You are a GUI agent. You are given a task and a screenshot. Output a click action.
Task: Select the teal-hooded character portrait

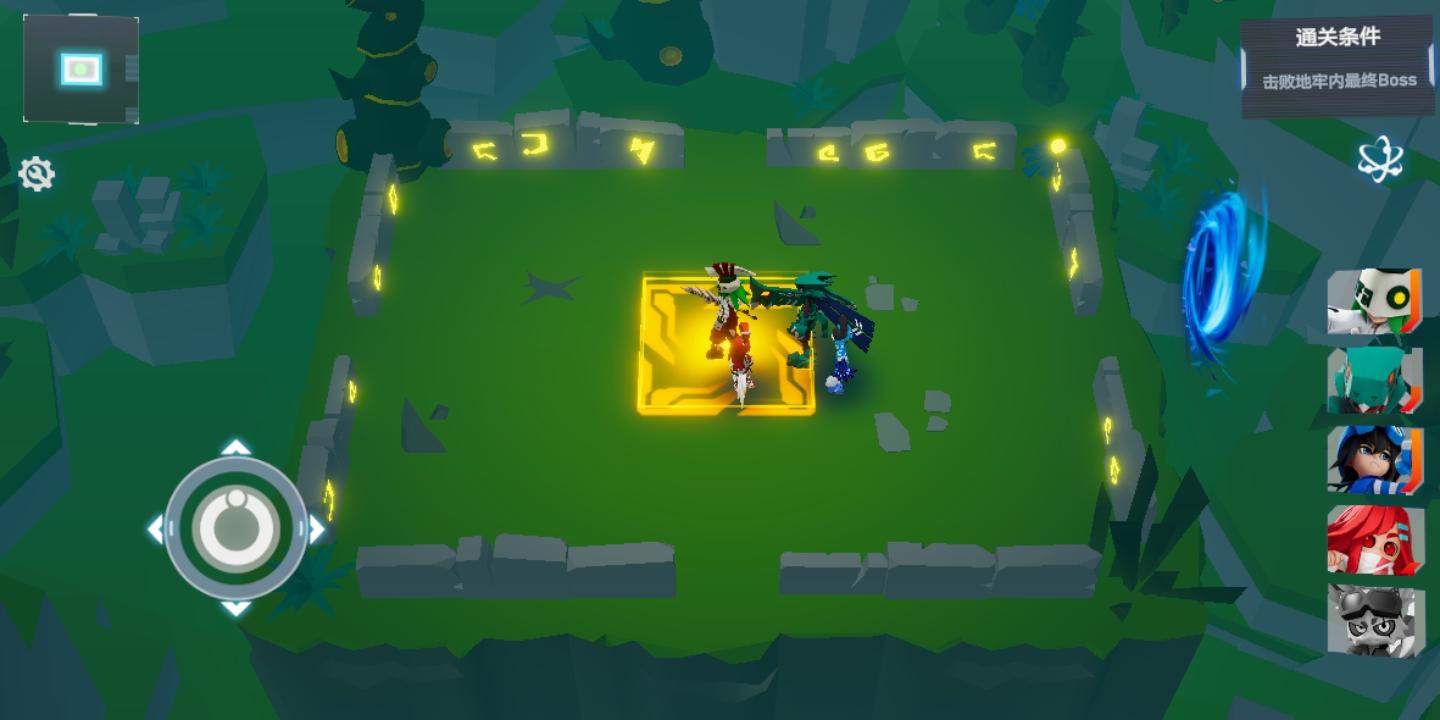(x=1375, y=382)
